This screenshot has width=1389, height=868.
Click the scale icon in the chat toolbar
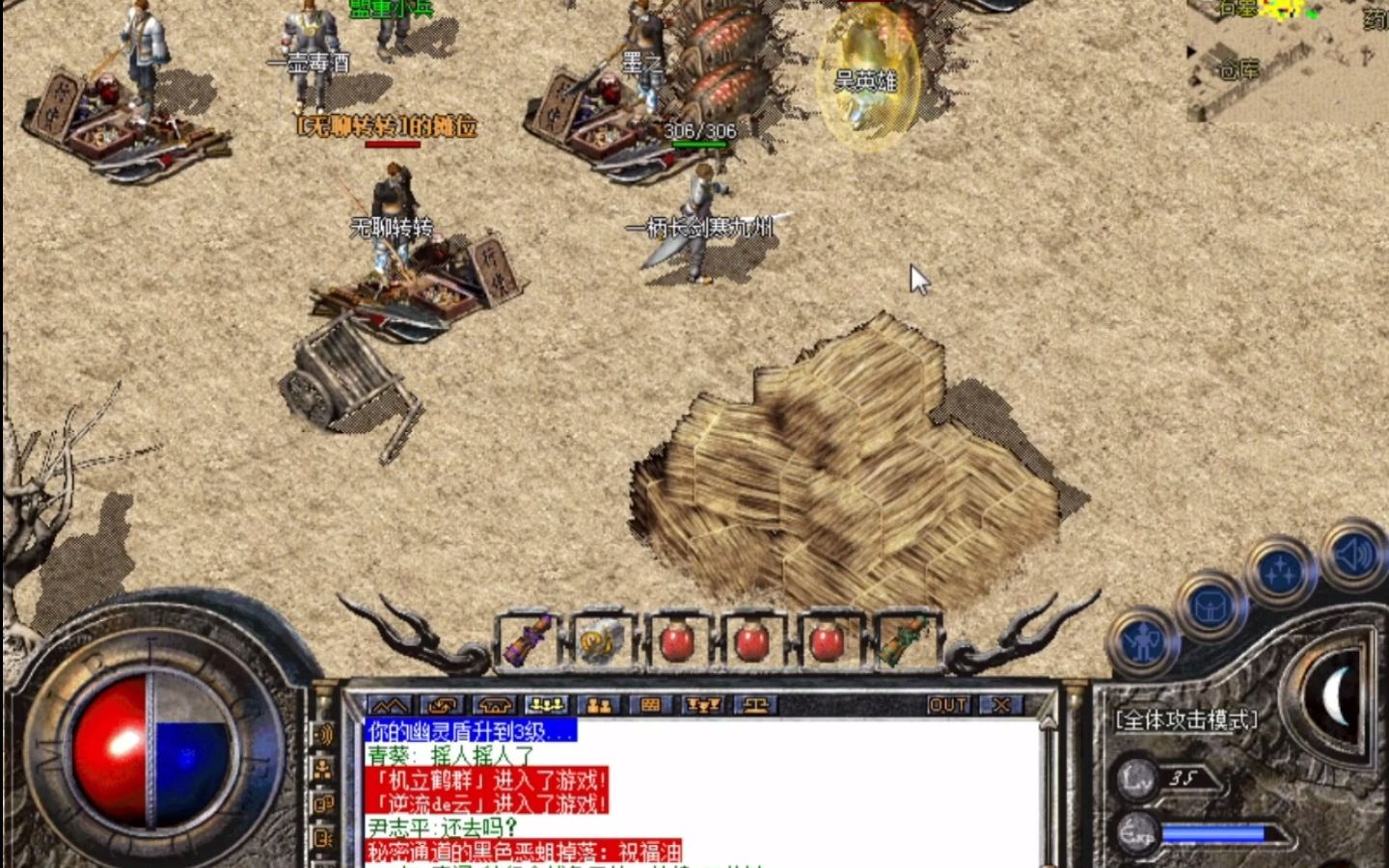pos(756,706)
